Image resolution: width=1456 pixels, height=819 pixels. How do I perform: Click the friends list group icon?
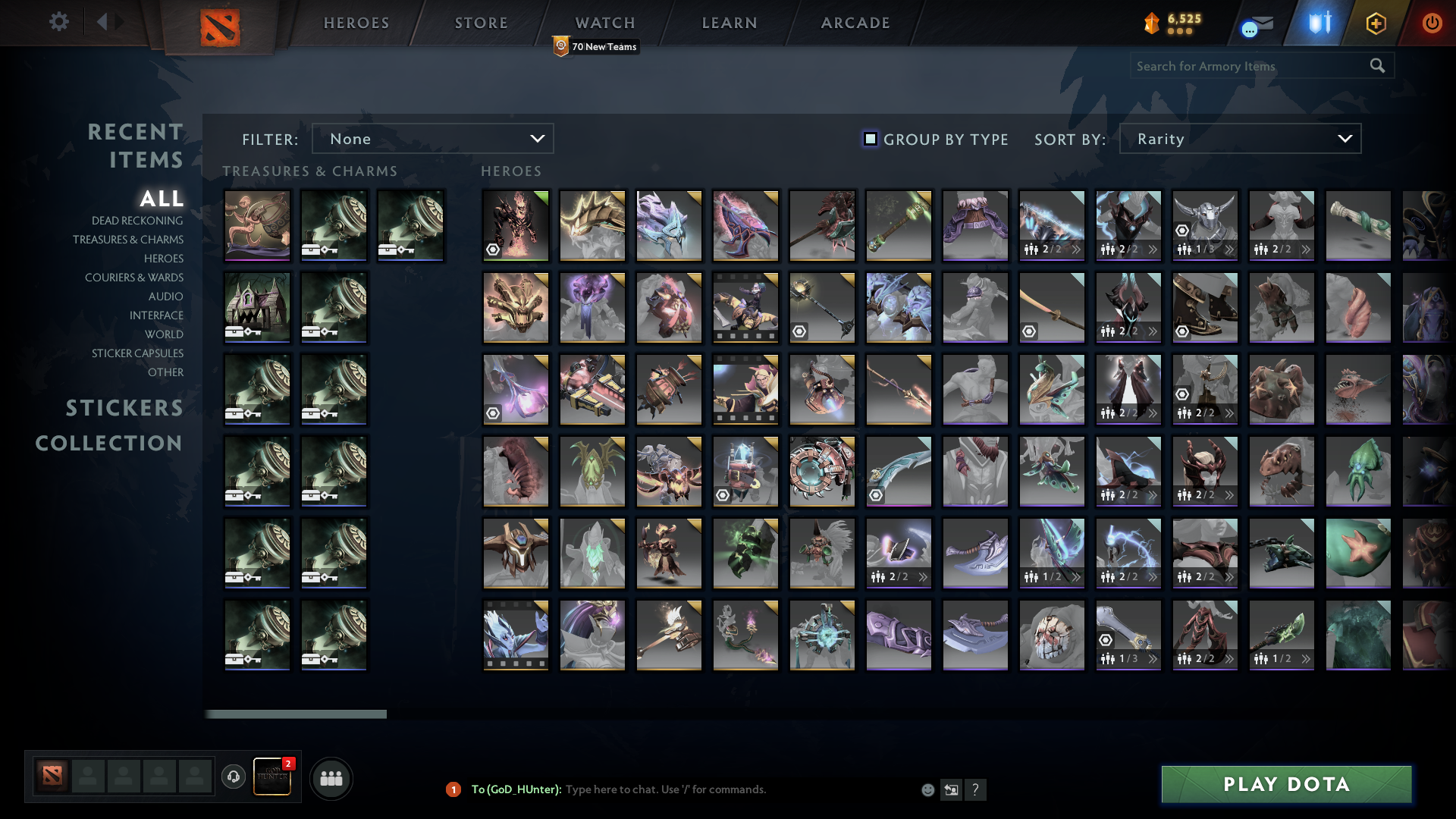click(331, 777)
